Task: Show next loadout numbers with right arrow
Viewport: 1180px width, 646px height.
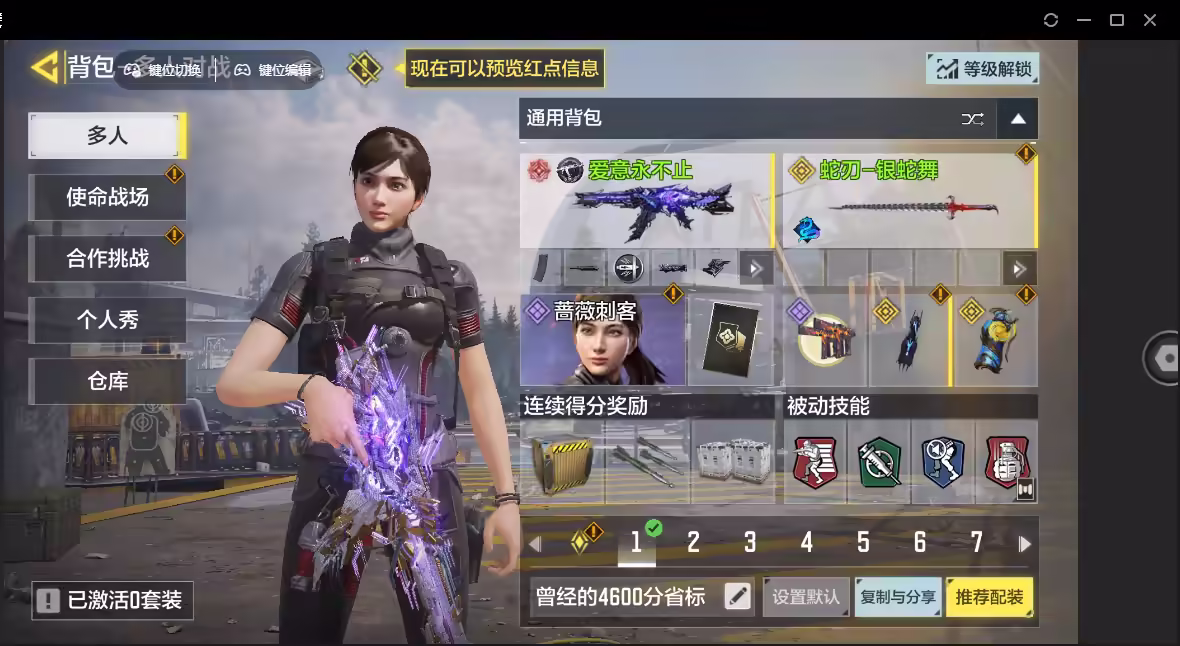Action: pyautogui.click(x=1024, y=544)
